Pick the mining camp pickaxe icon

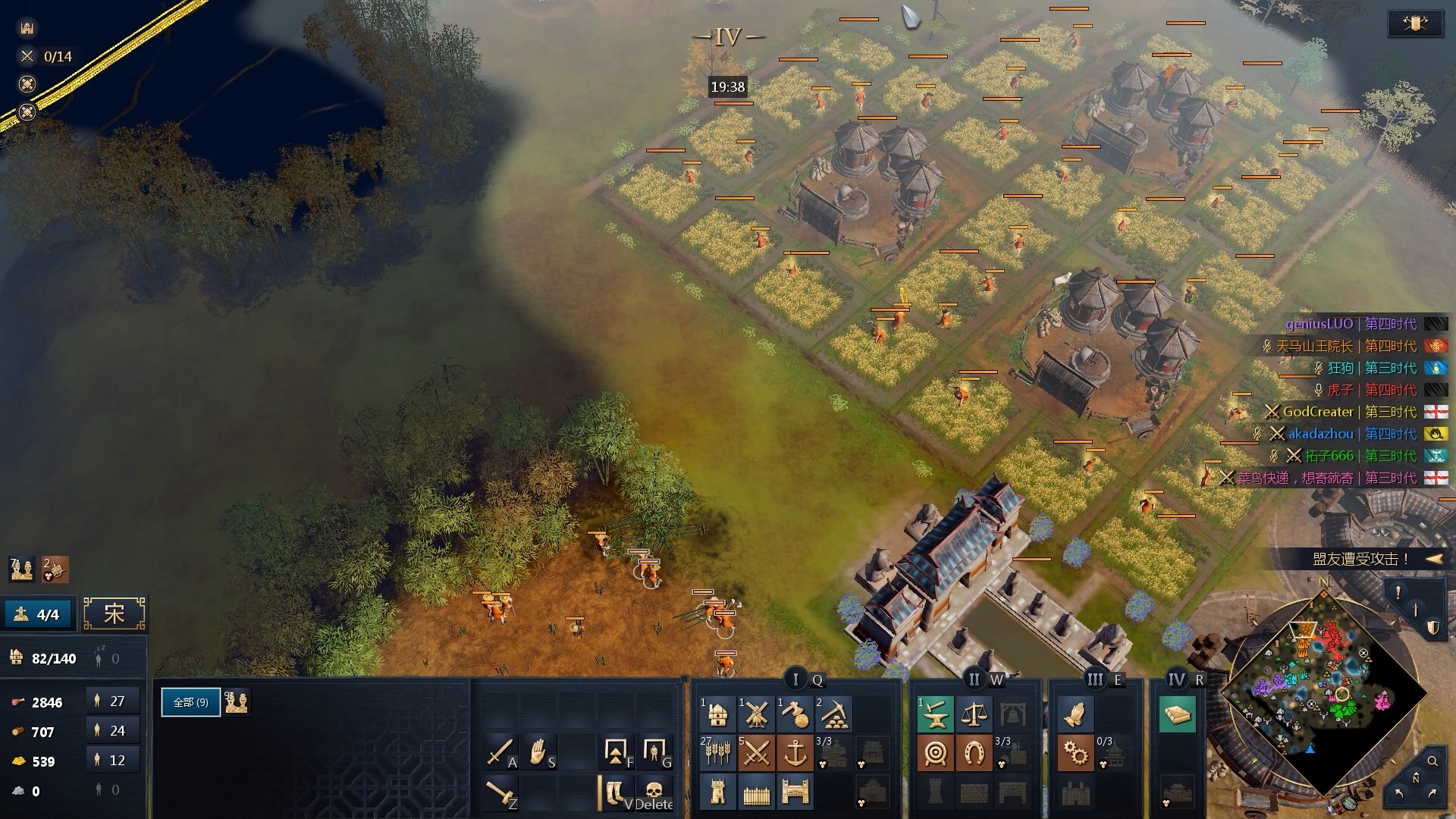tap(833, 714)
